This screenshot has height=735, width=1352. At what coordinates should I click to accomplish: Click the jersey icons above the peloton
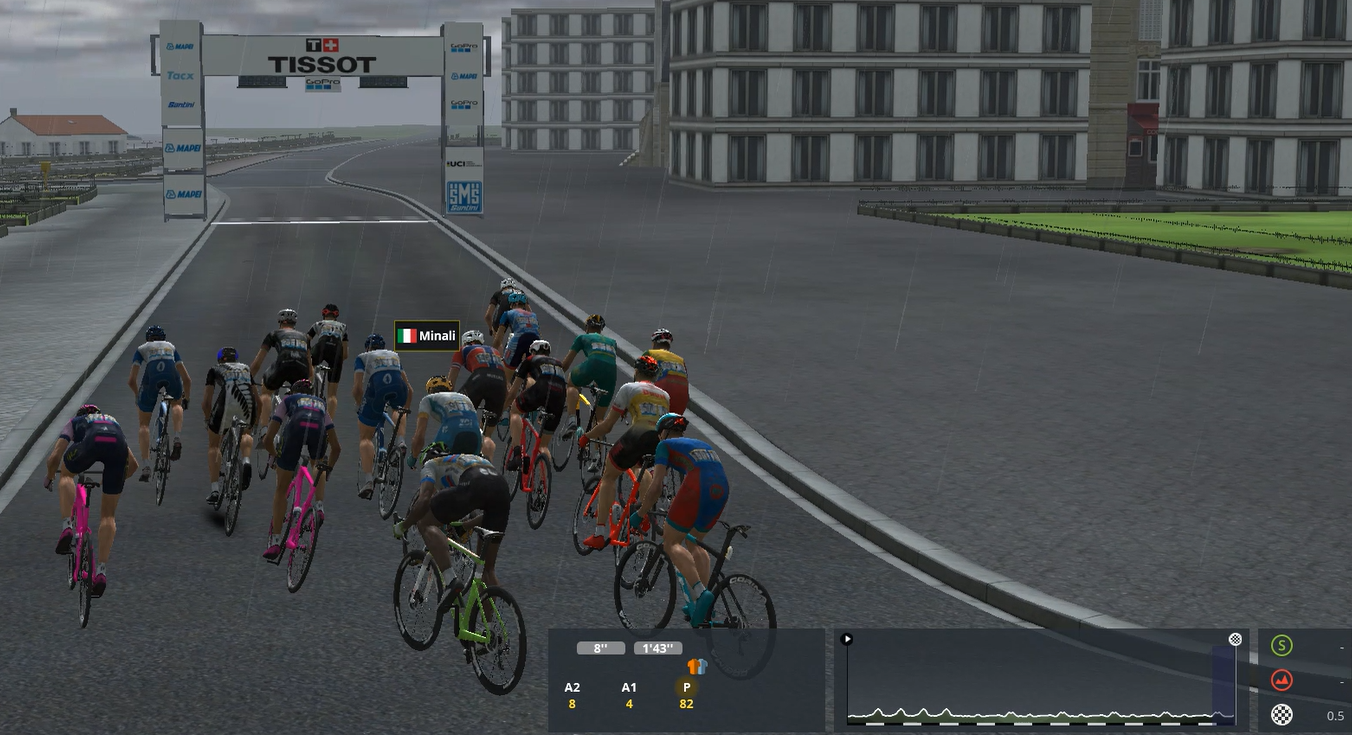pos(697,666)
